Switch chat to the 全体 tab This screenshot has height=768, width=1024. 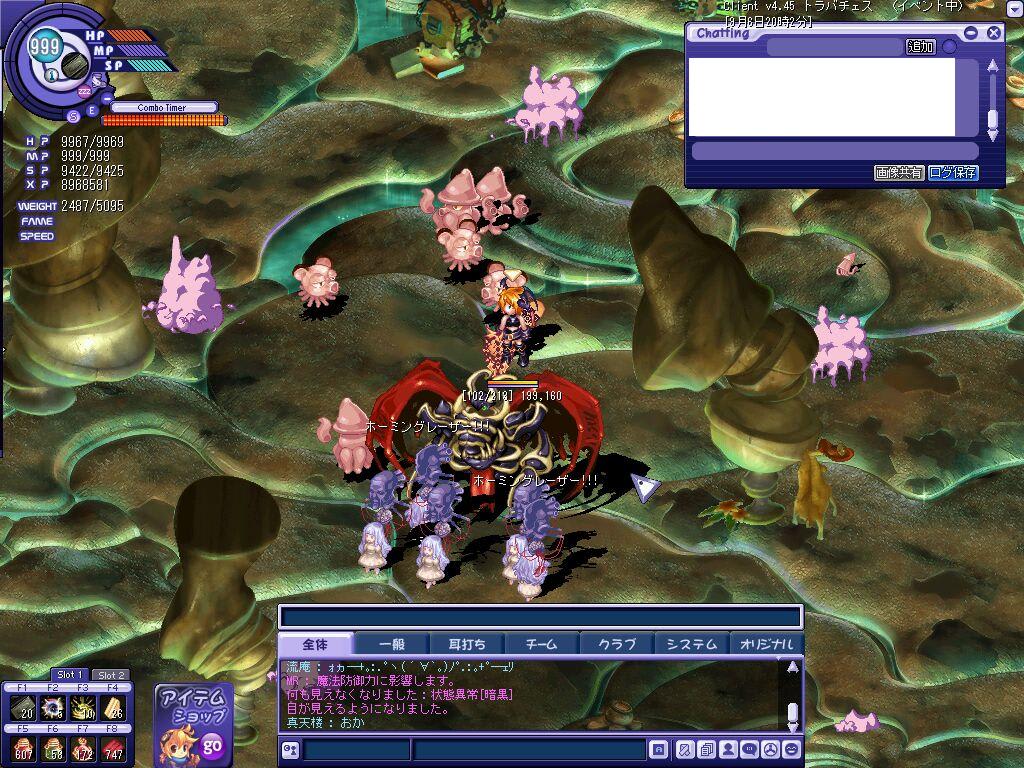pyautogui.click(x=315, y=644)
